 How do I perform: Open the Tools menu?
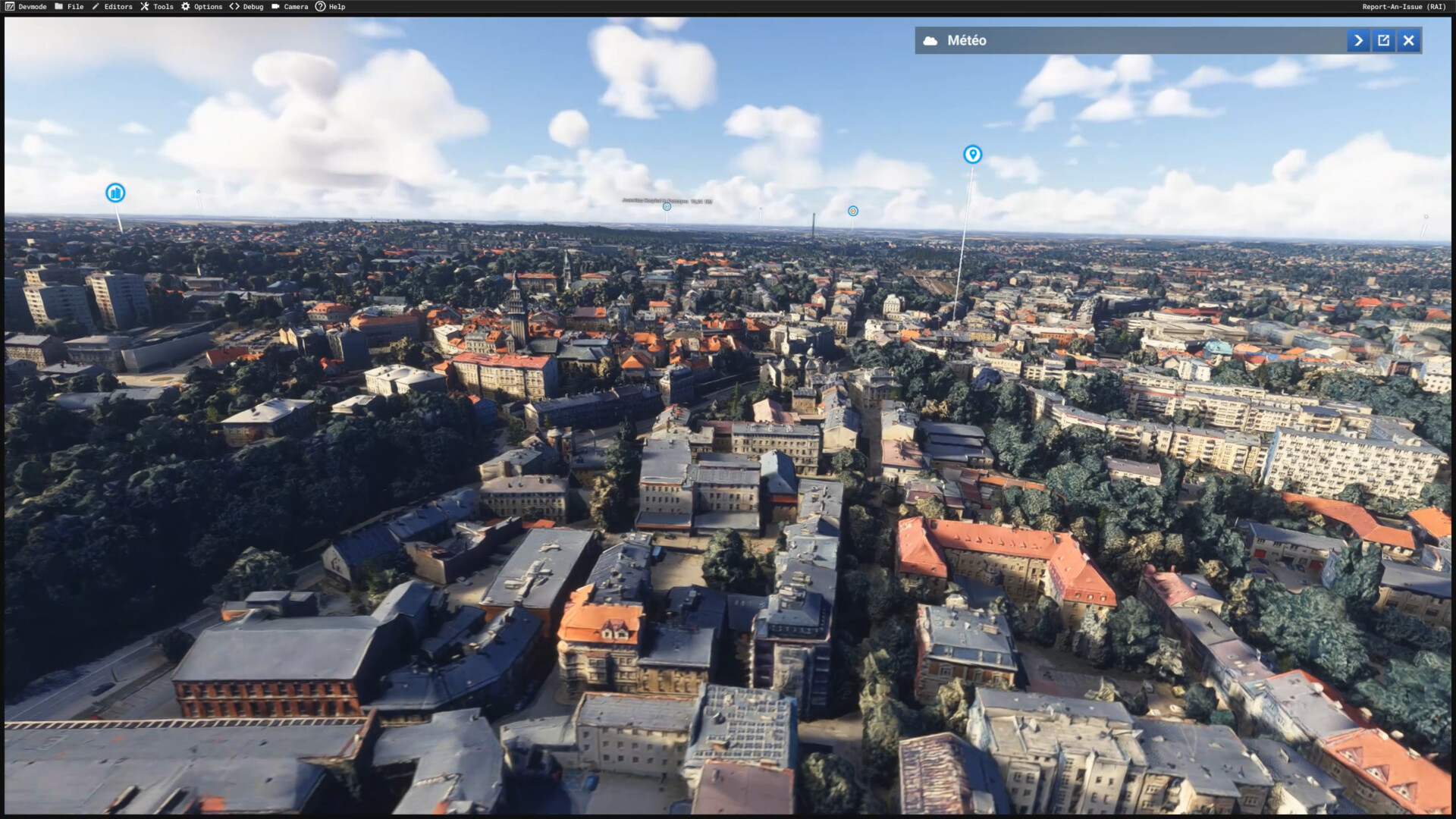(157, 7)
